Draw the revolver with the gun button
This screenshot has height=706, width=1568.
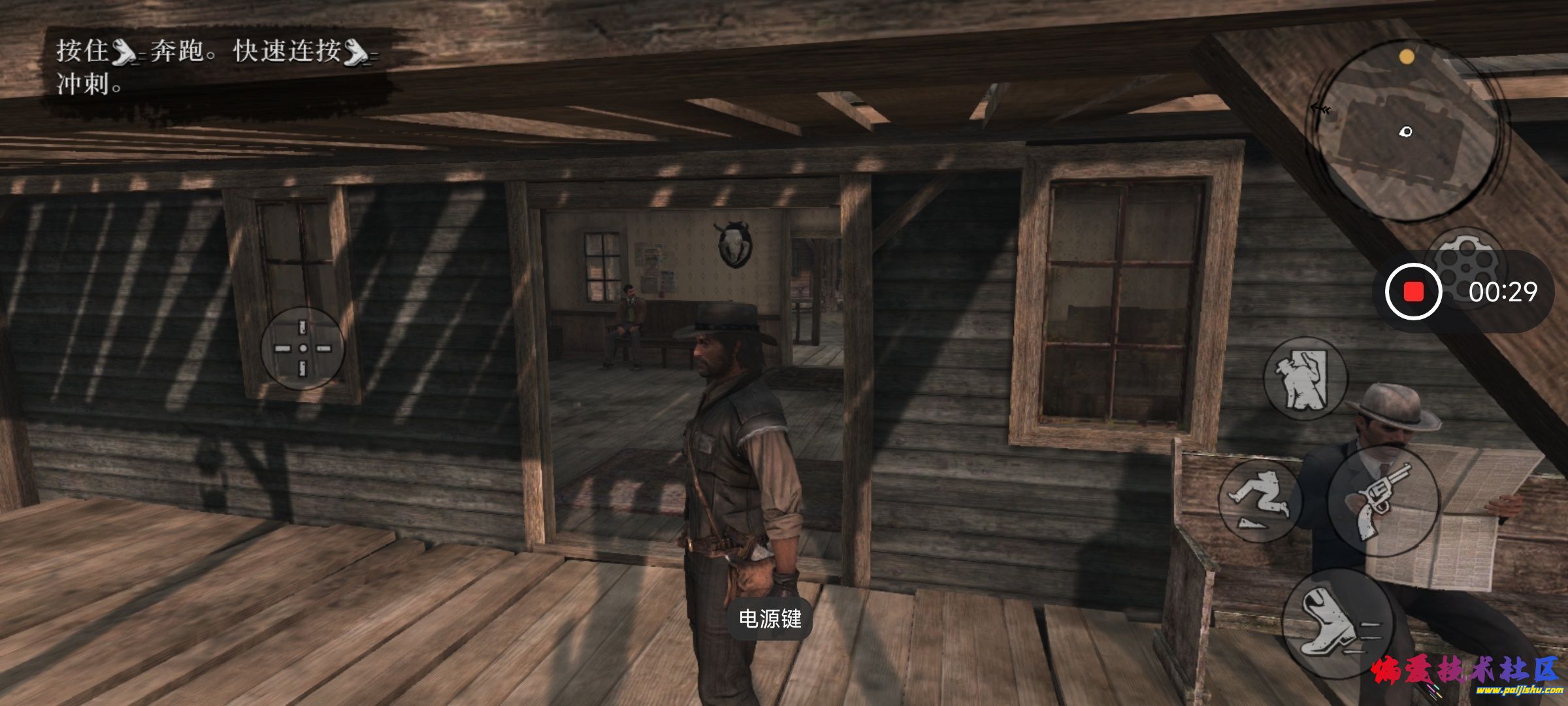1383,500
